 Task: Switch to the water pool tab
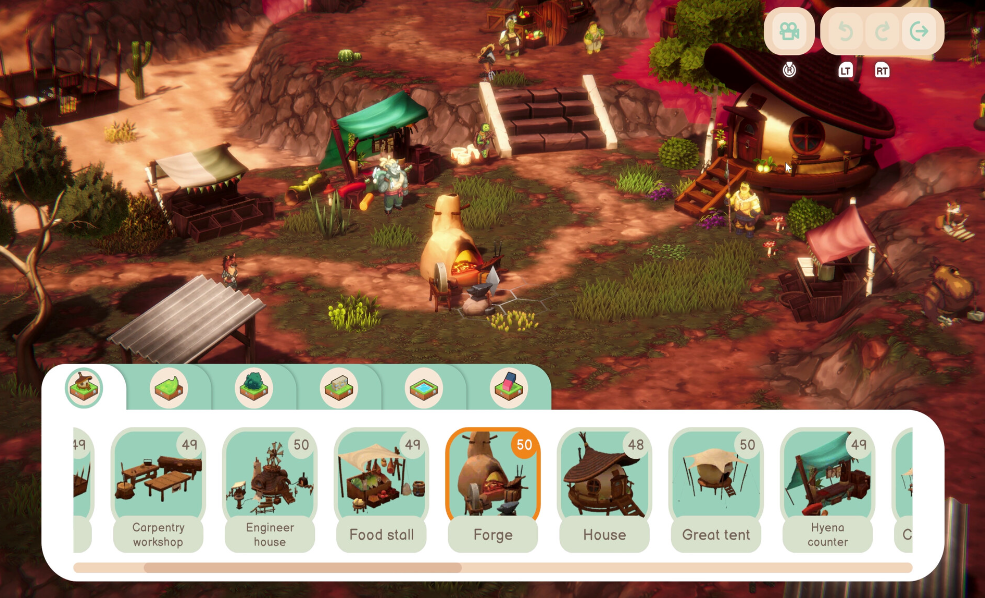click(424, 388)
